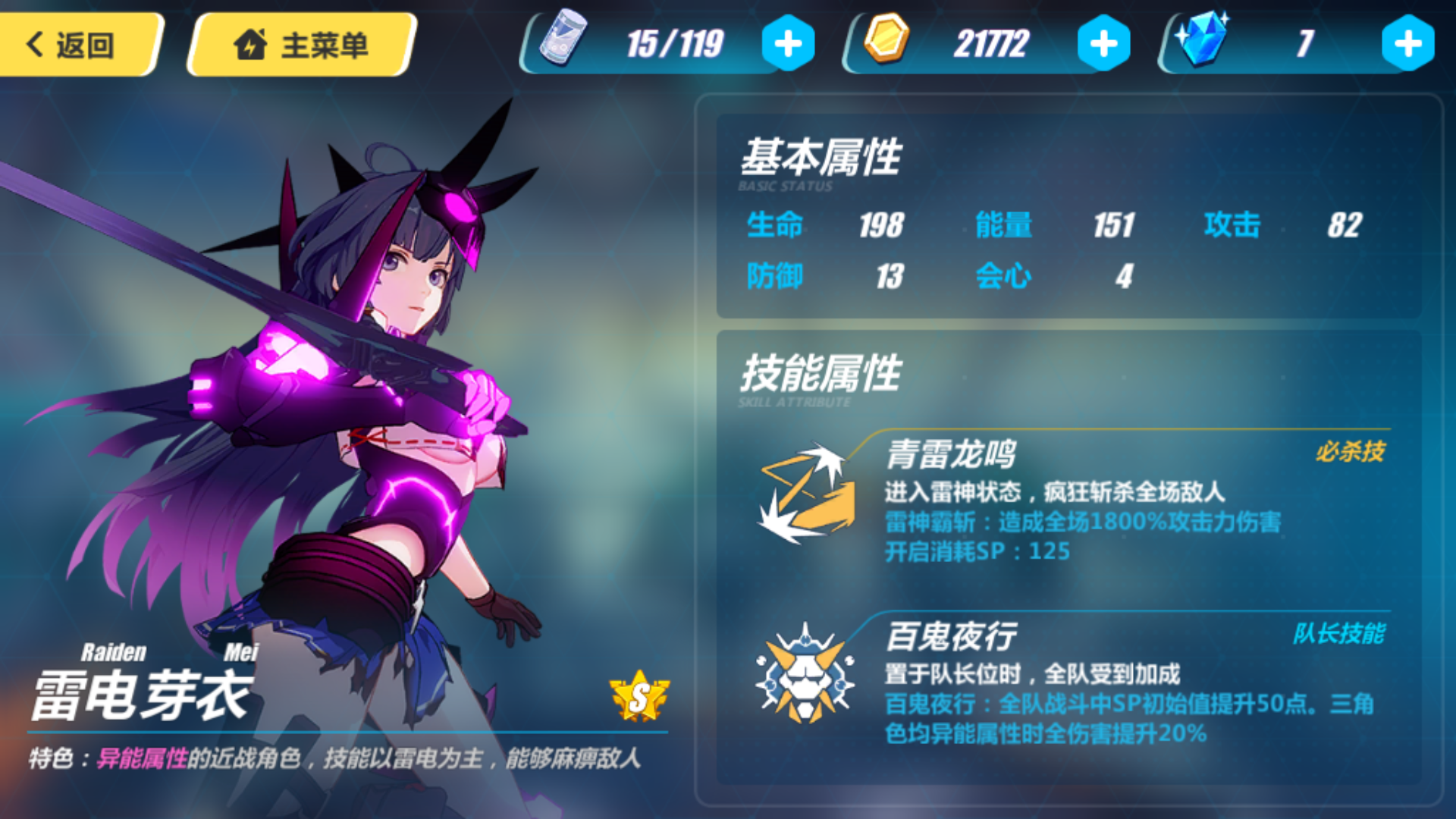The height and width of the screenshot is (819, 1456).
Task: Tap the plus to buy crystals
Action: (x=1409, y=43)
